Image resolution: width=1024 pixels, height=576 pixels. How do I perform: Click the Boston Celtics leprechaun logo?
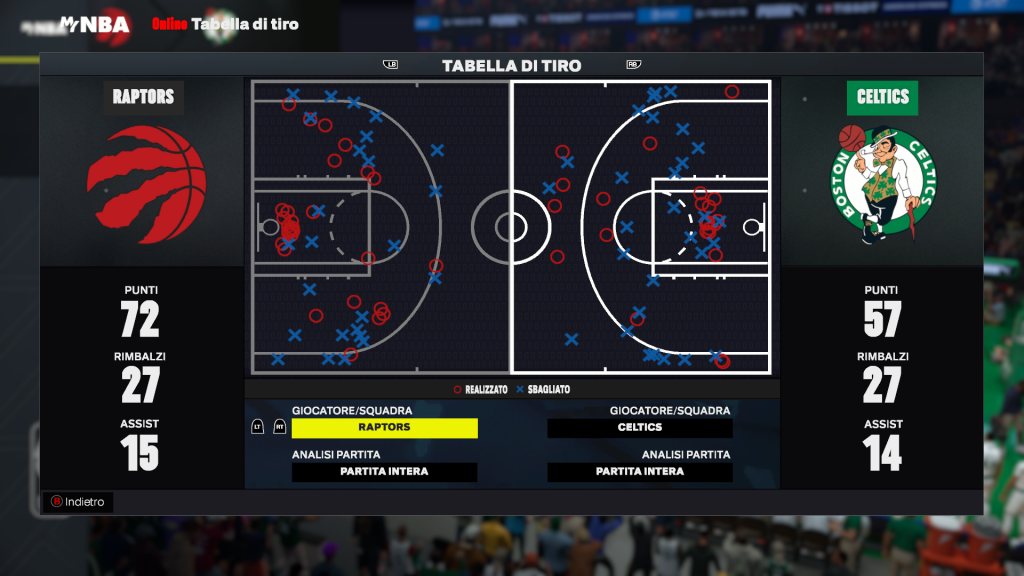pyautogui.click(x=882, y=184)
